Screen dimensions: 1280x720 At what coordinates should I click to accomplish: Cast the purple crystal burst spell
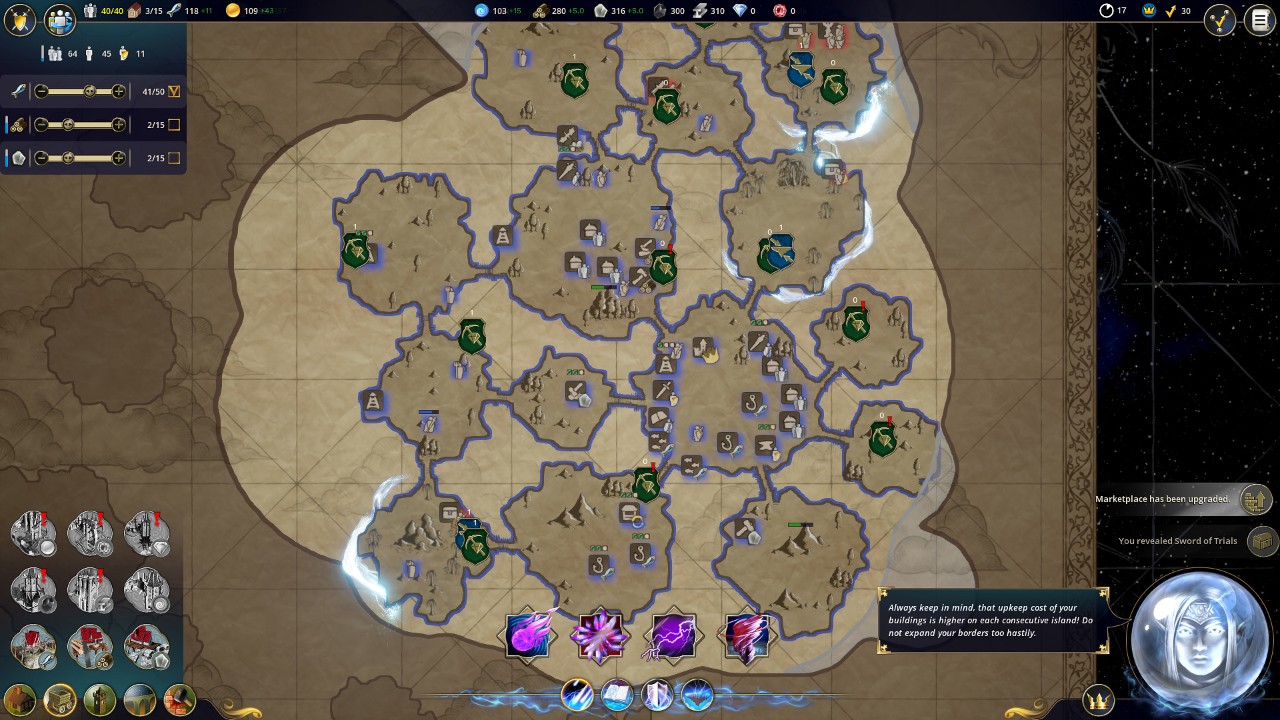coord(600,635)
